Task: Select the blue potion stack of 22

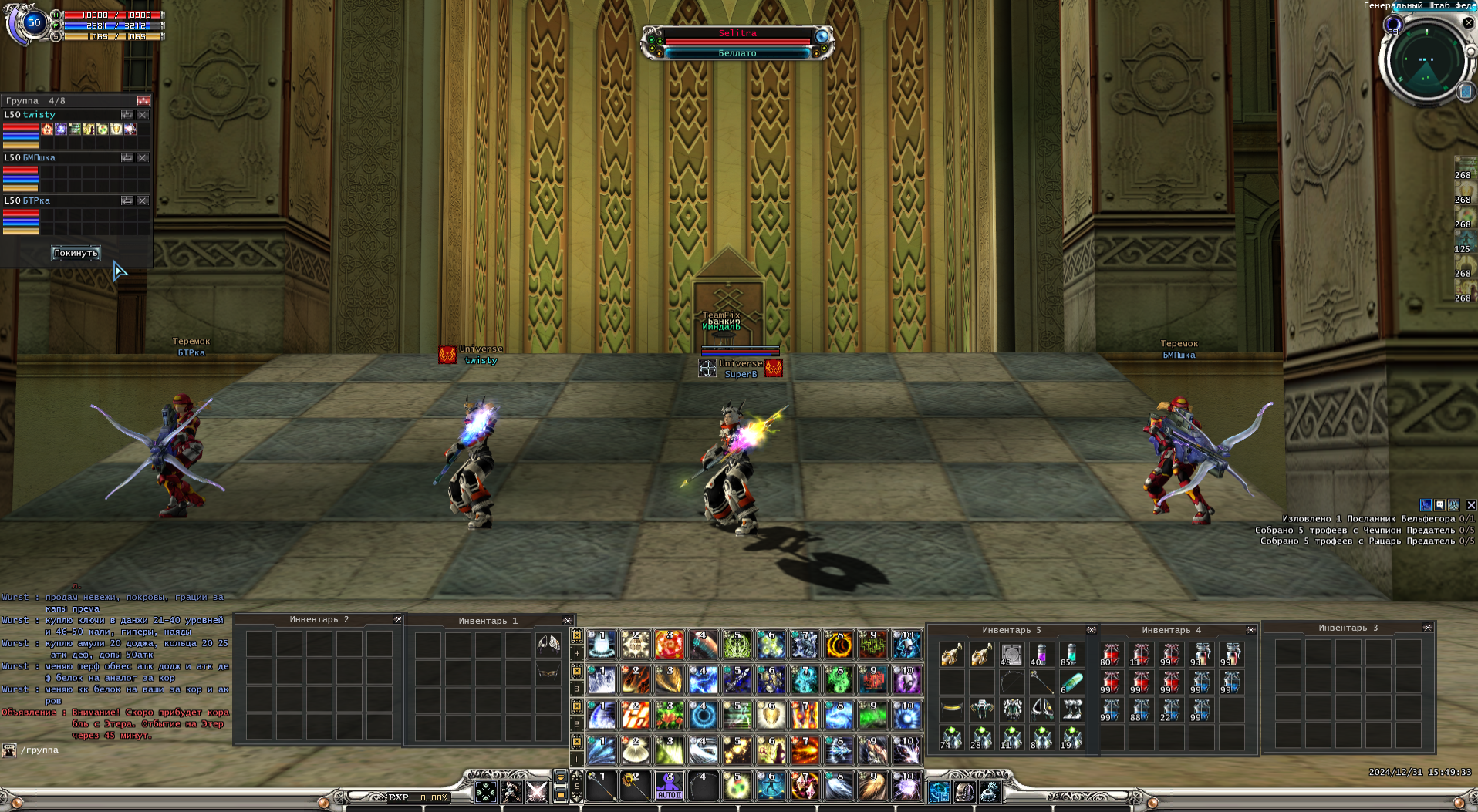Action: click(x=1171, y=710)
